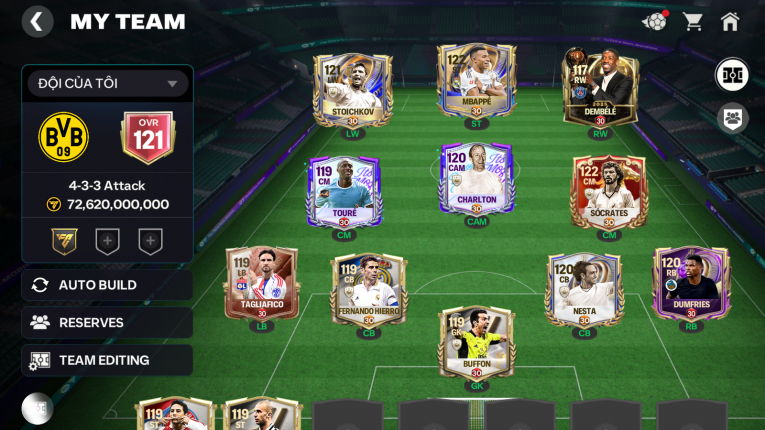Choose the Tagliafico LB card
This screenshot has width=765, height=430.
pyautogui.click(x=262, y=284)
